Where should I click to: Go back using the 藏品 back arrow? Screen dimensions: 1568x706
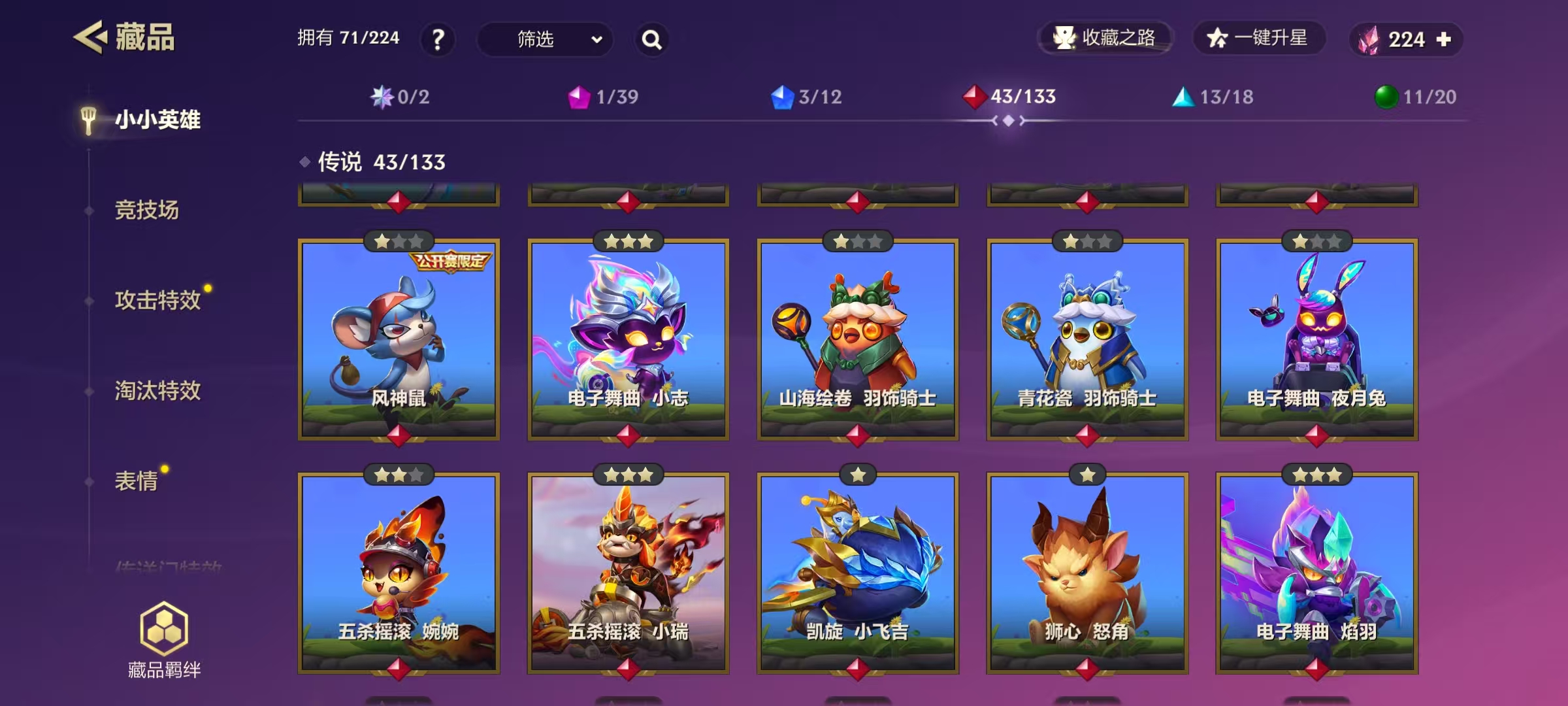[90, 37]
